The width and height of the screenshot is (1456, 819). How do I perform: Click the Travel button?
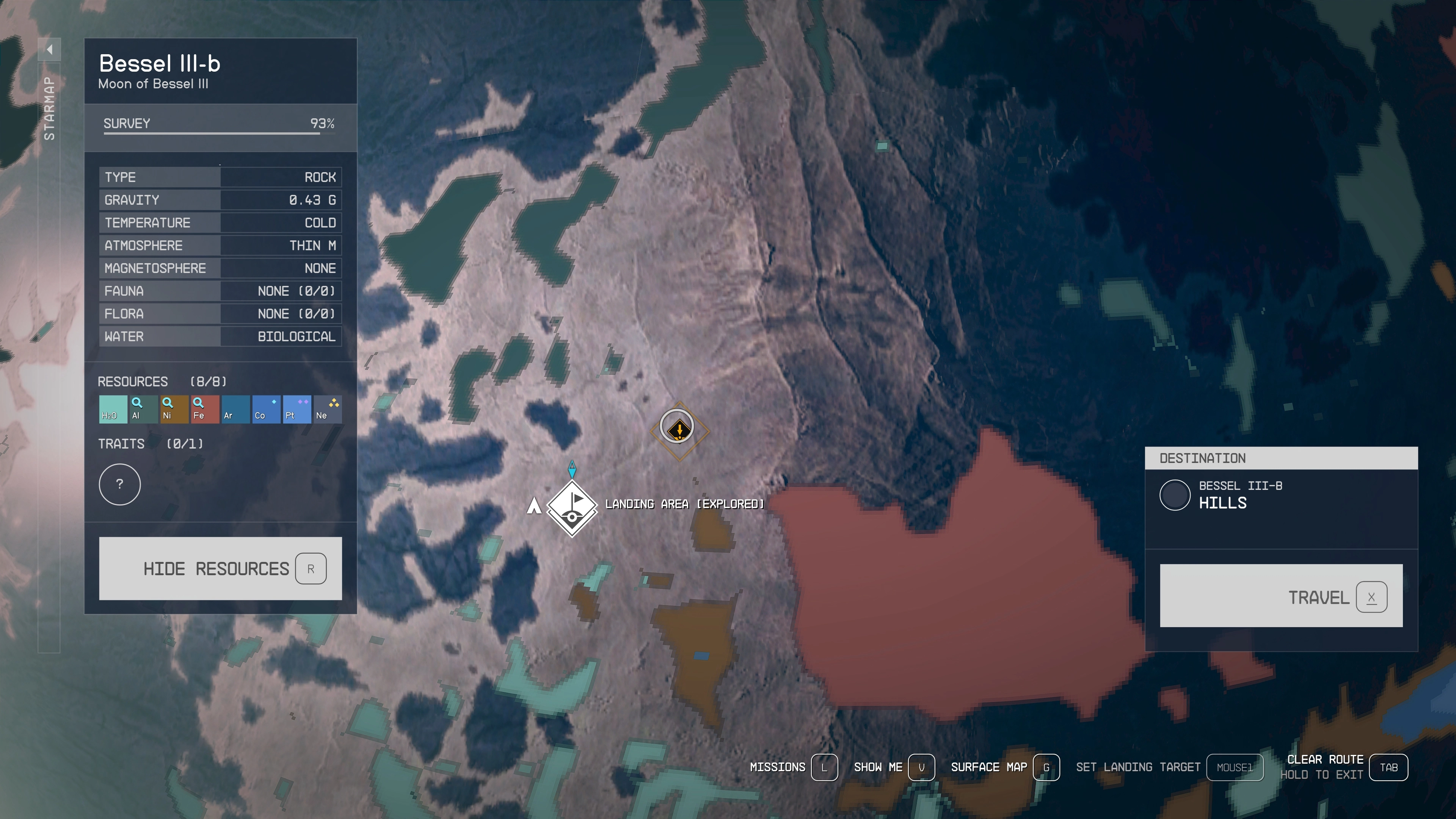1281,596
